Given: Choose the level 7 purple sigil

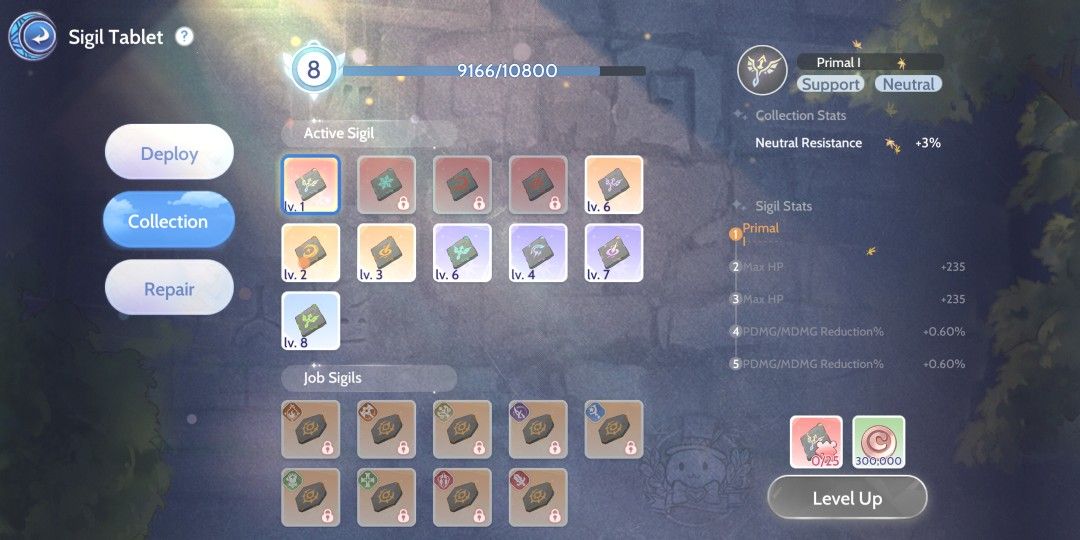Looking at the screenshot, I should pyautogui.click(x=614, y=252).
